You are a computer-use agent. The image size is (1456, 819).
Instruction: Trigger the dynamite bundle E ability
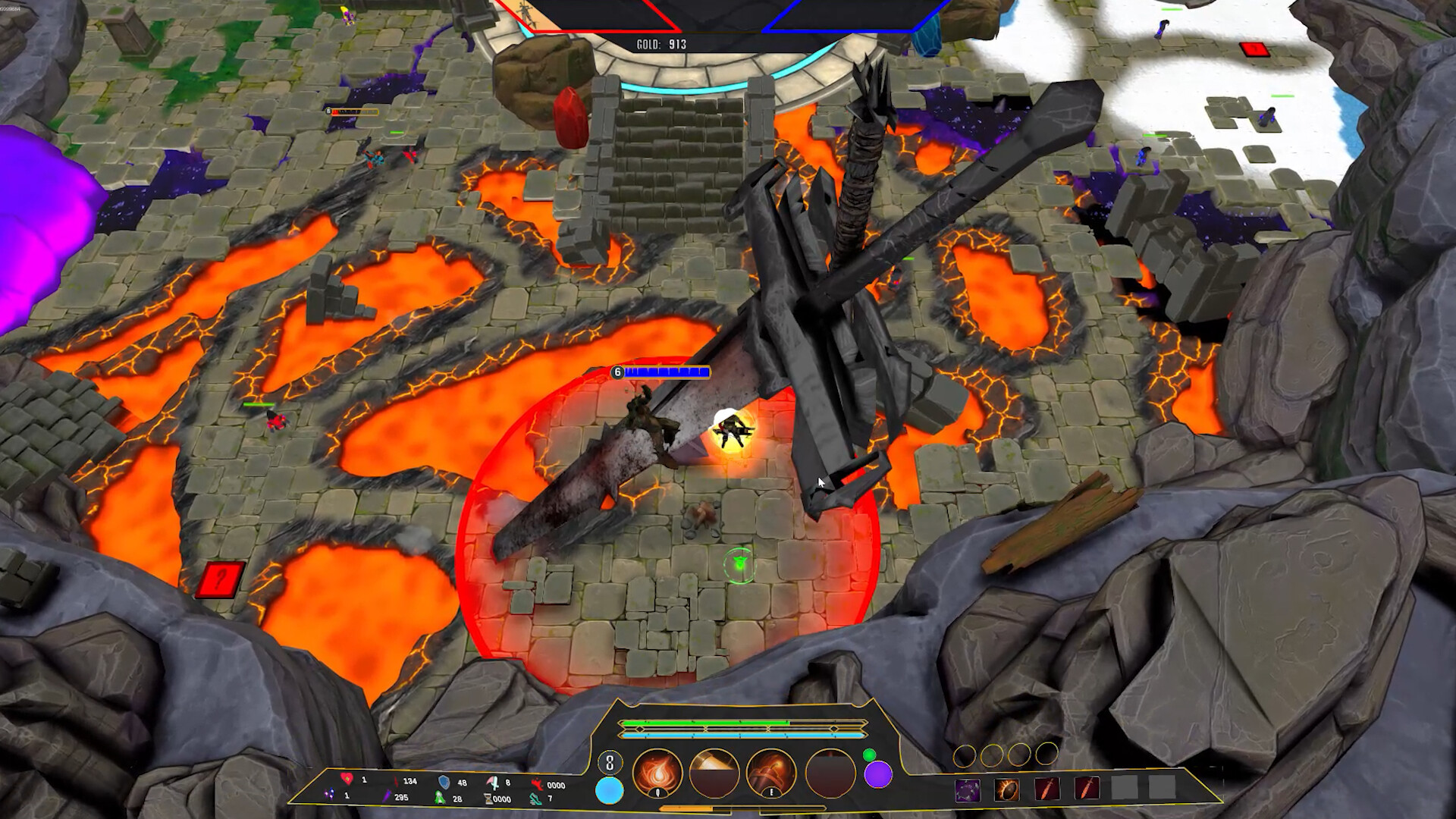point(771,773)
